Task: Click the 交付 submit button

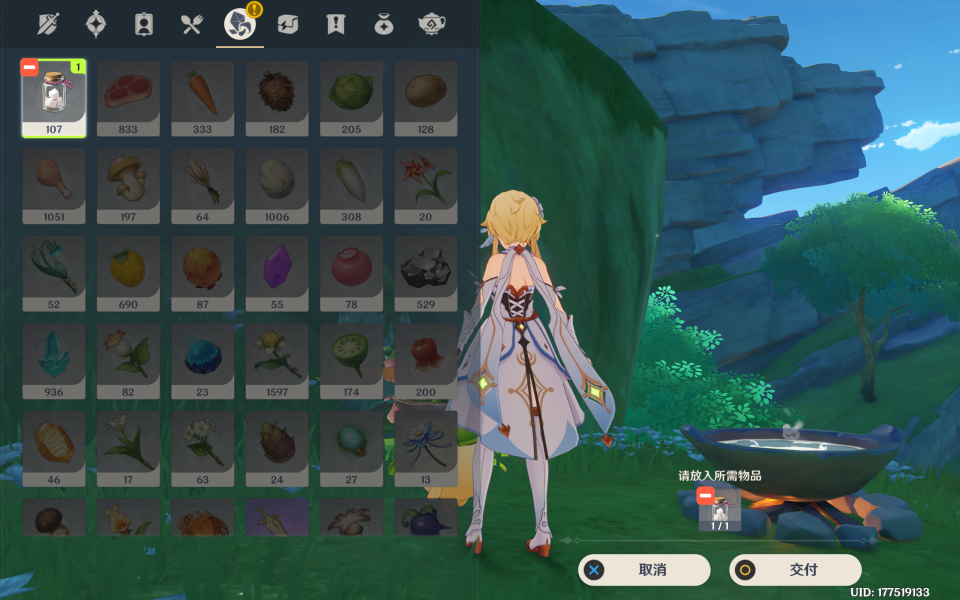Action: (x=795, y=570)
